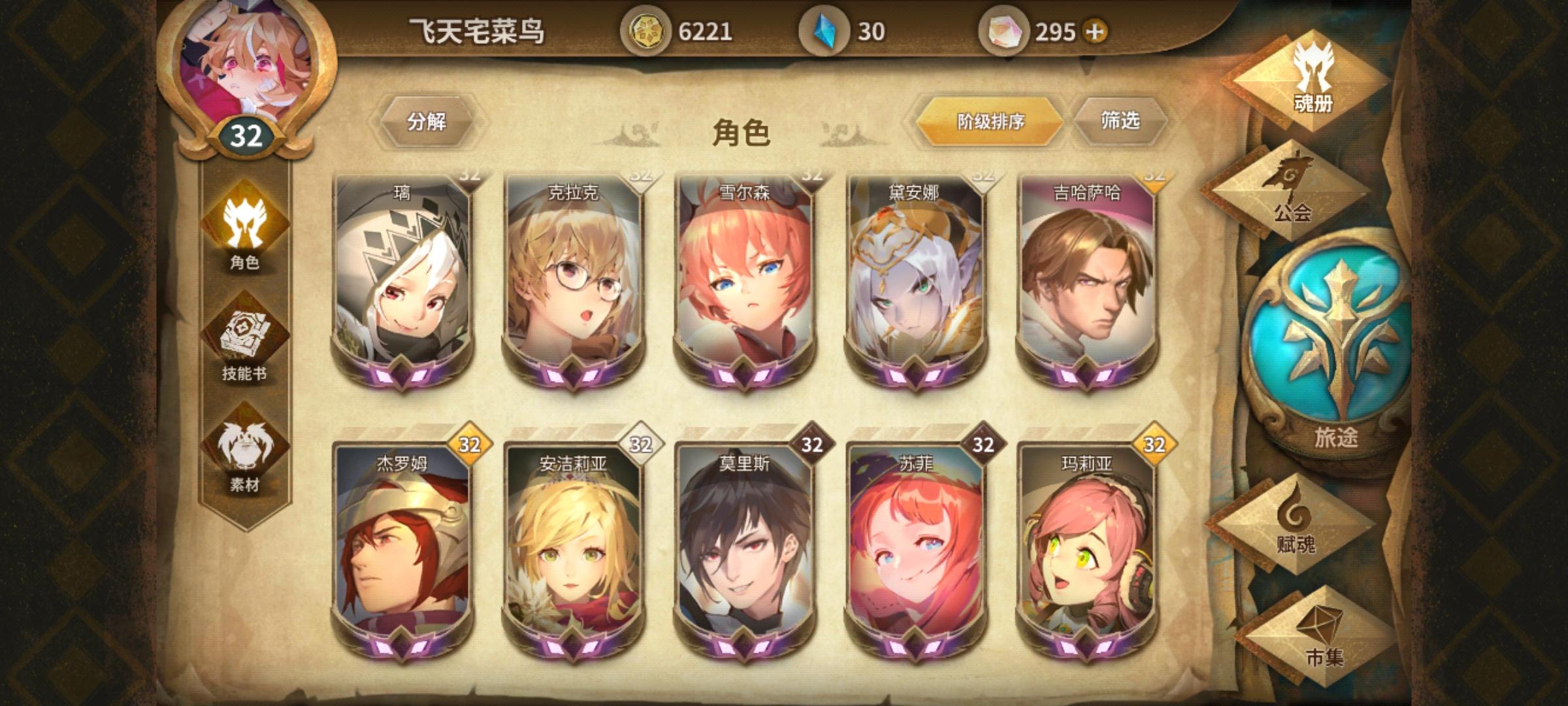
Task: Click the gold coin currency icon
Action: (647, 29)
